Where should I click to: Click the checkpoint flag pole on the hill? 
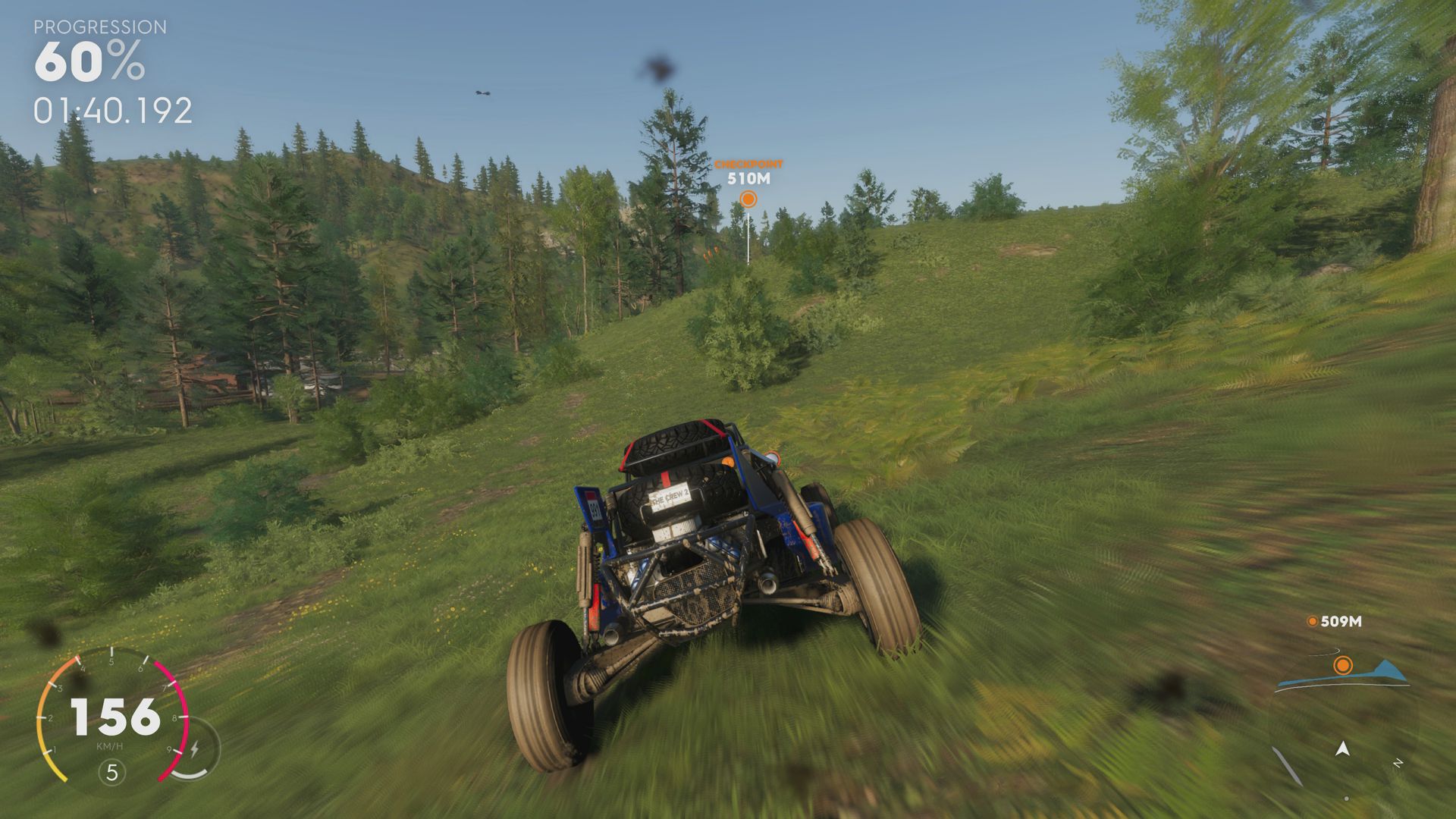(748, 239)
